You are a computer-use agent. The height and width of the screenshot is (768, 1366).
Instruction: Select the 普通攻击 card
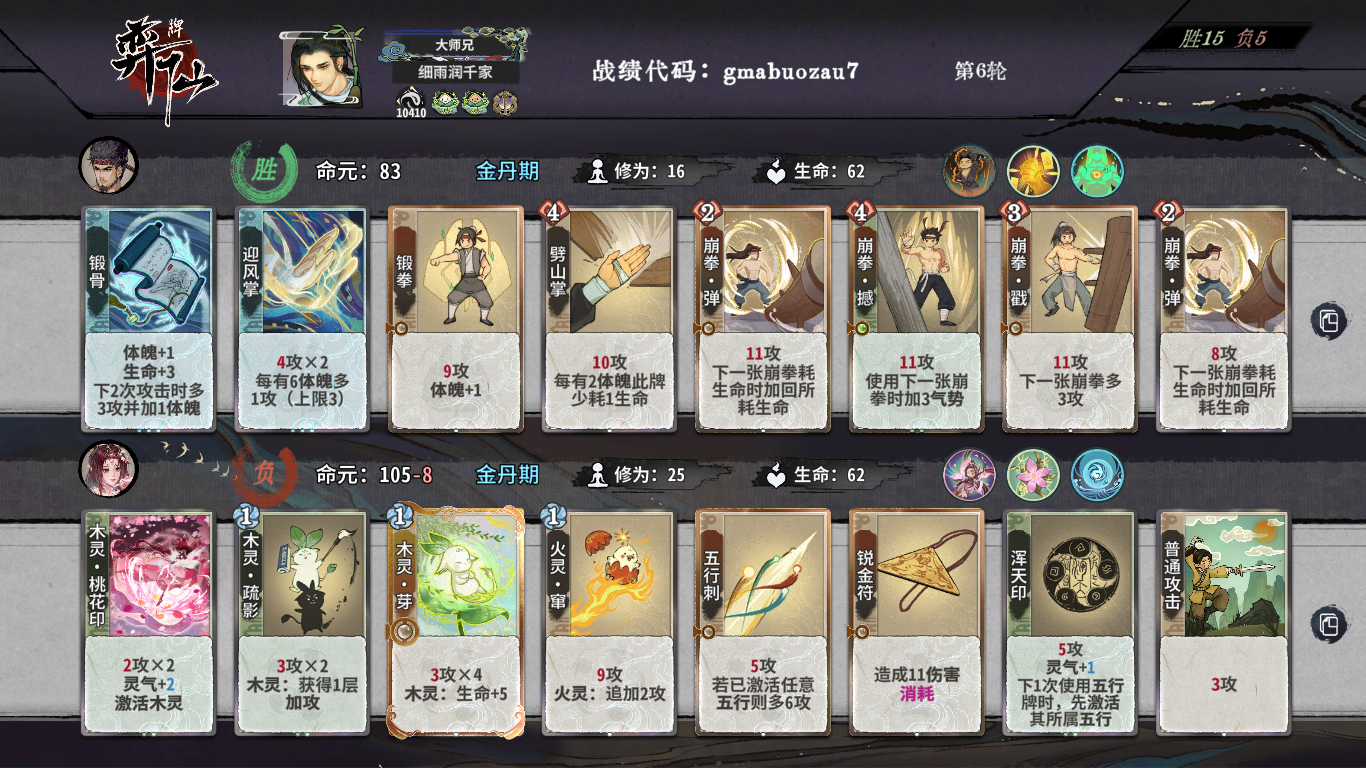click(1221, 620)
